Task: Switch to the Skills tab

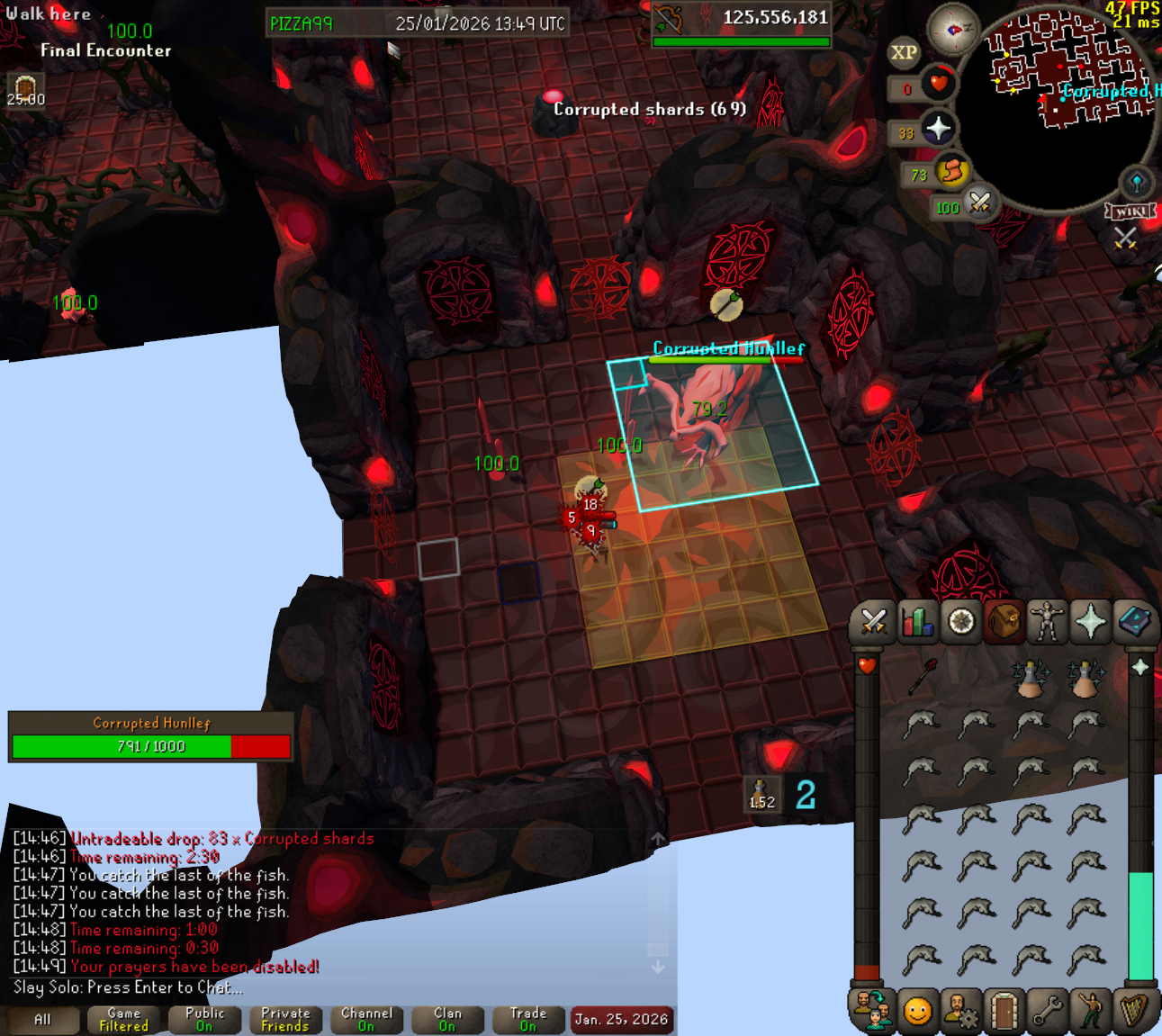Action: pyautogui.click(x=916, y=622)
